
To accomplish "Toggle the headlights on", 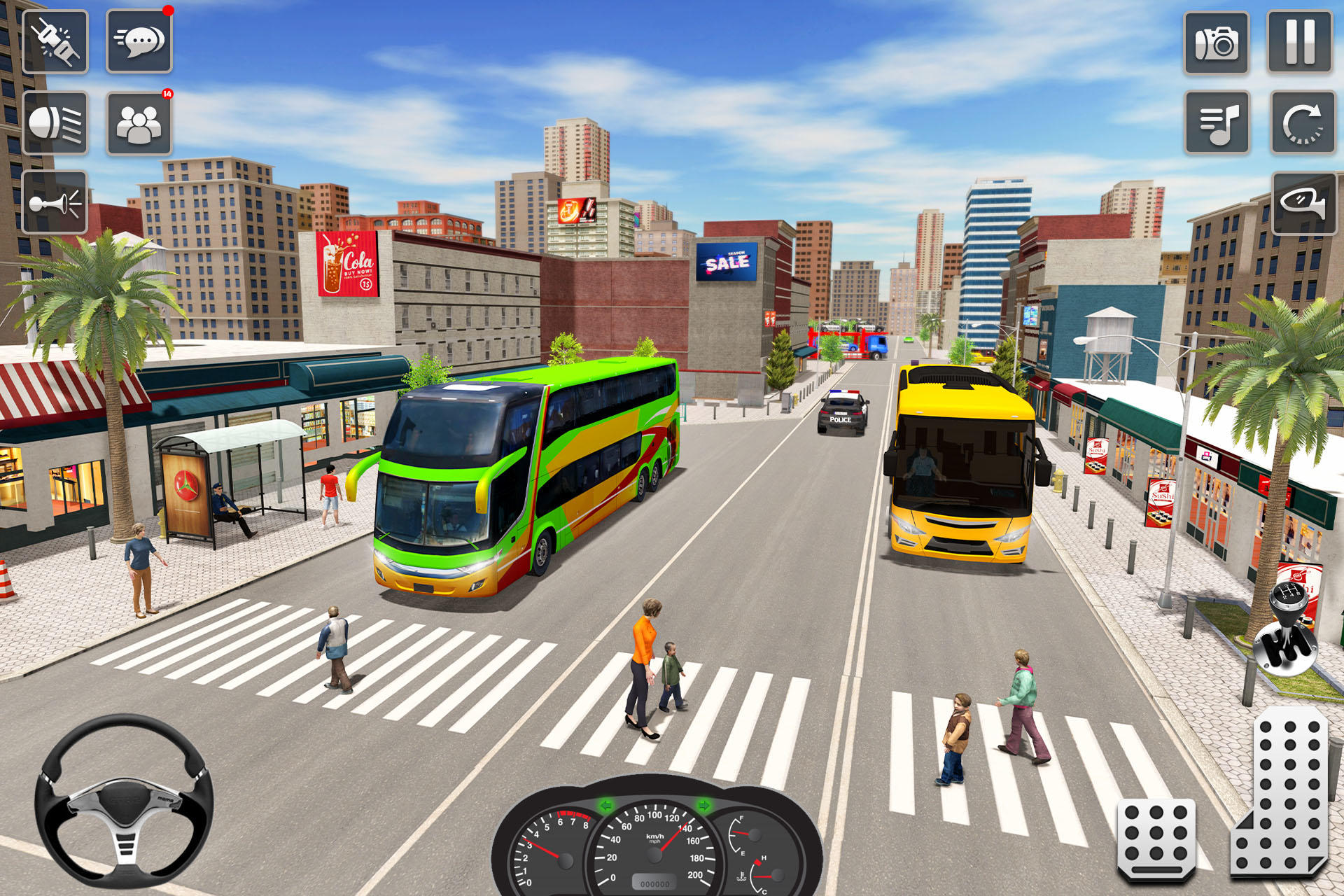I will [55, 122].
